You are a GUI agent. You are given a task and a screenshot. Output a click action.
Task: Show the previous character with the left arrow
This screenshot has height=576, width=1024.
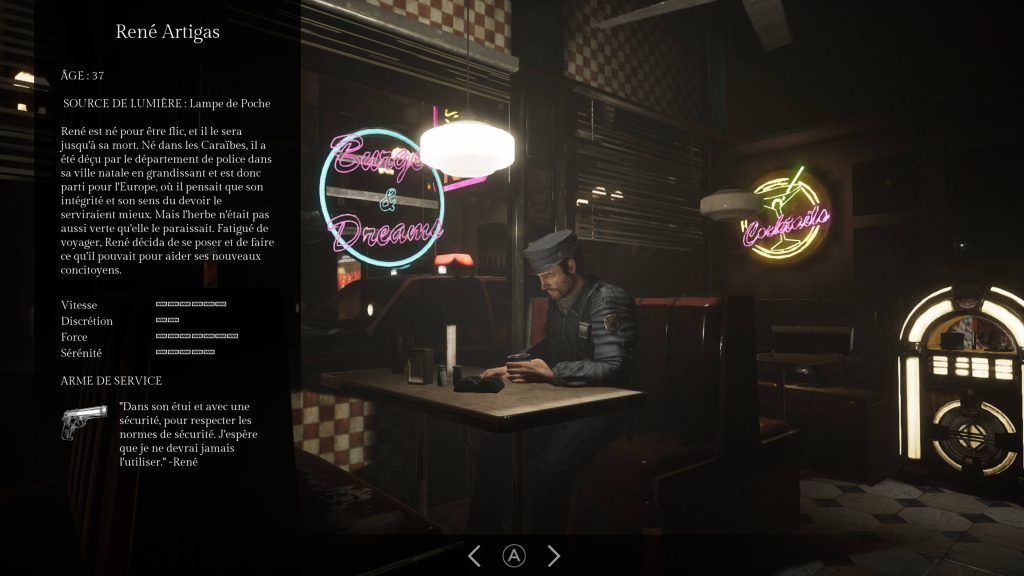pyautogui.click(x=475, y=556)
